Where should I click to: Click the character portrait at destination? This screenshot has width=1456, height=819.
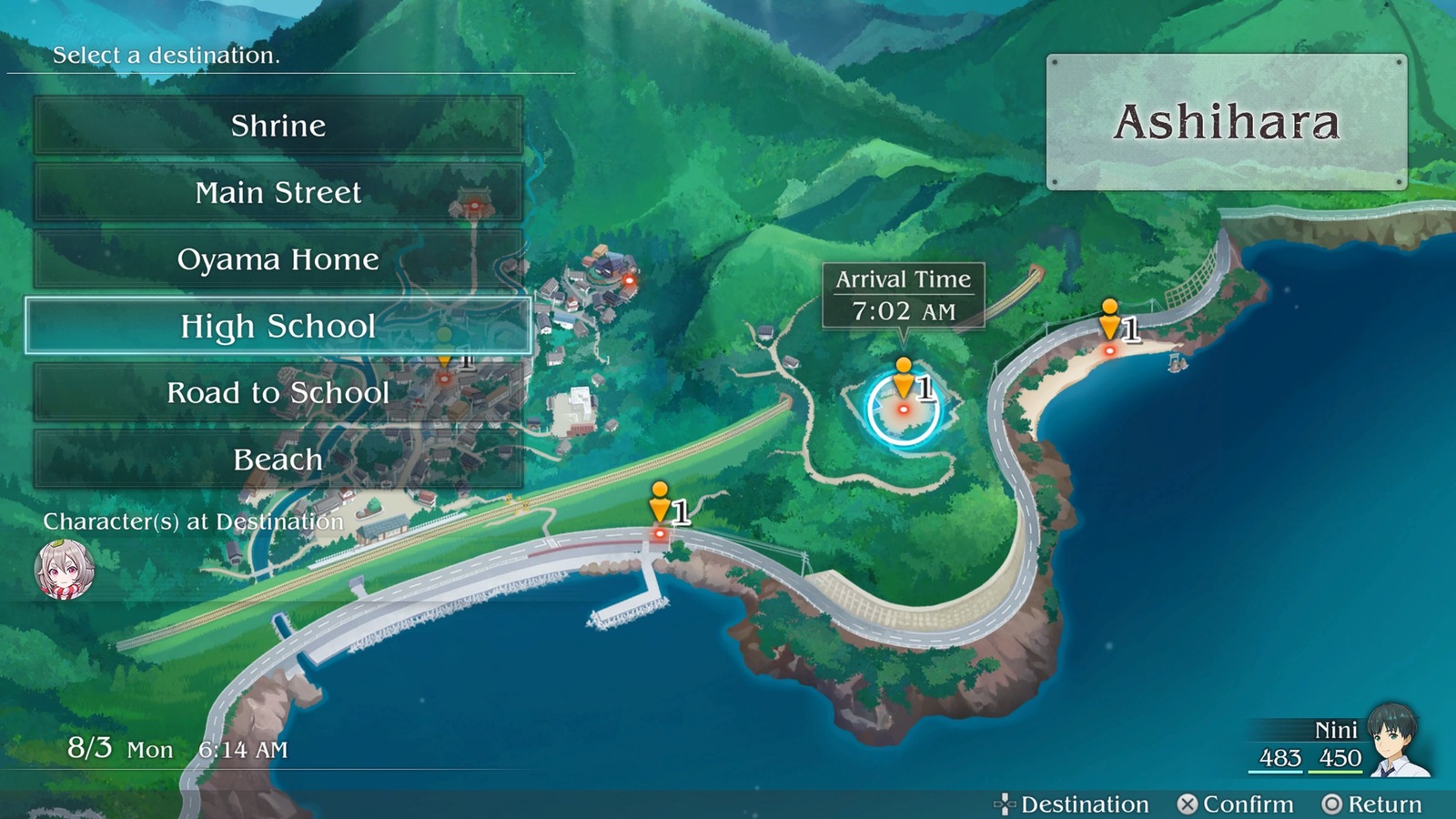[x=64, y=571]
